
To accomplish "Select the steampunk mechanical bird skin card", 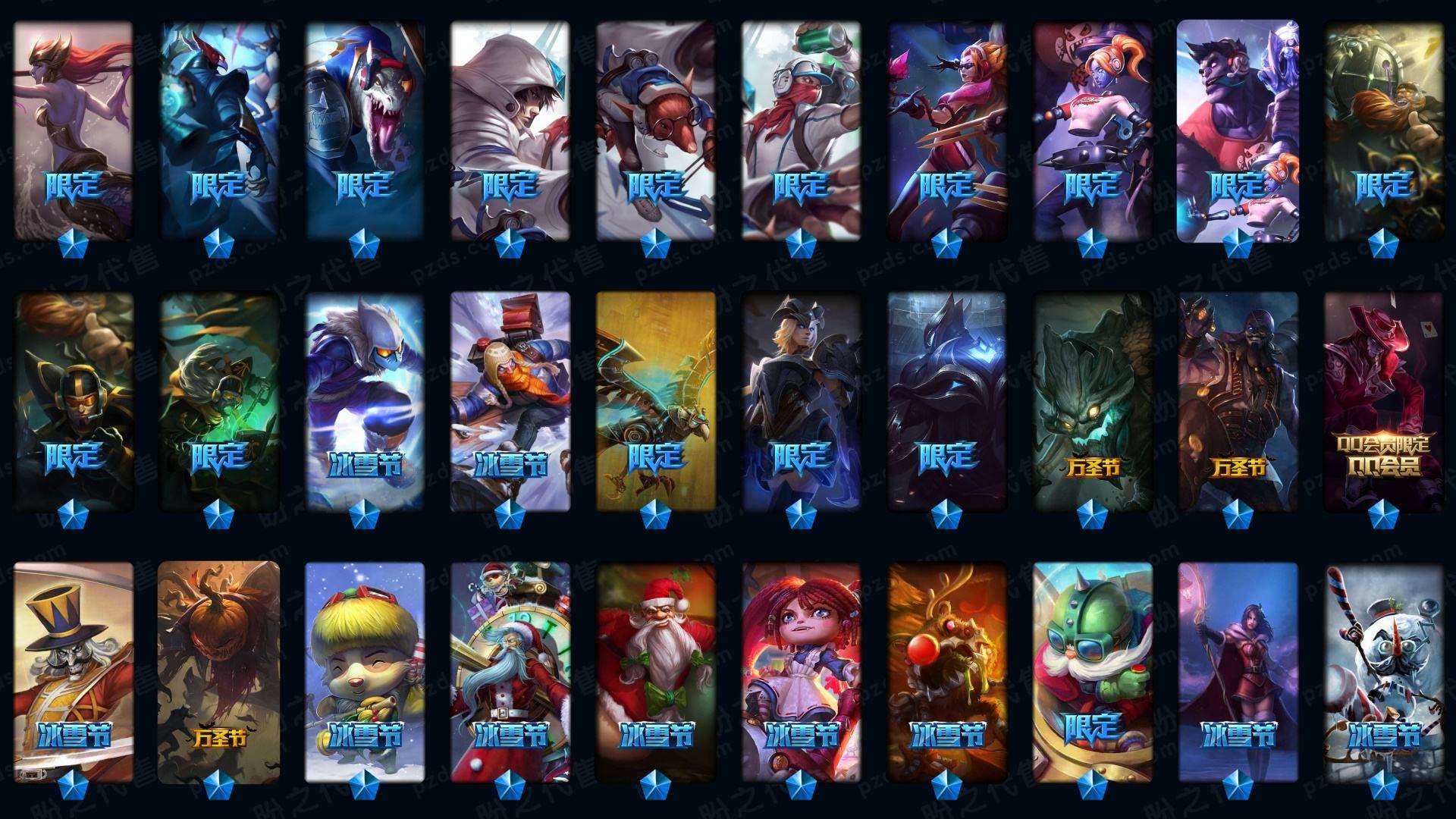I will (655, 400).
